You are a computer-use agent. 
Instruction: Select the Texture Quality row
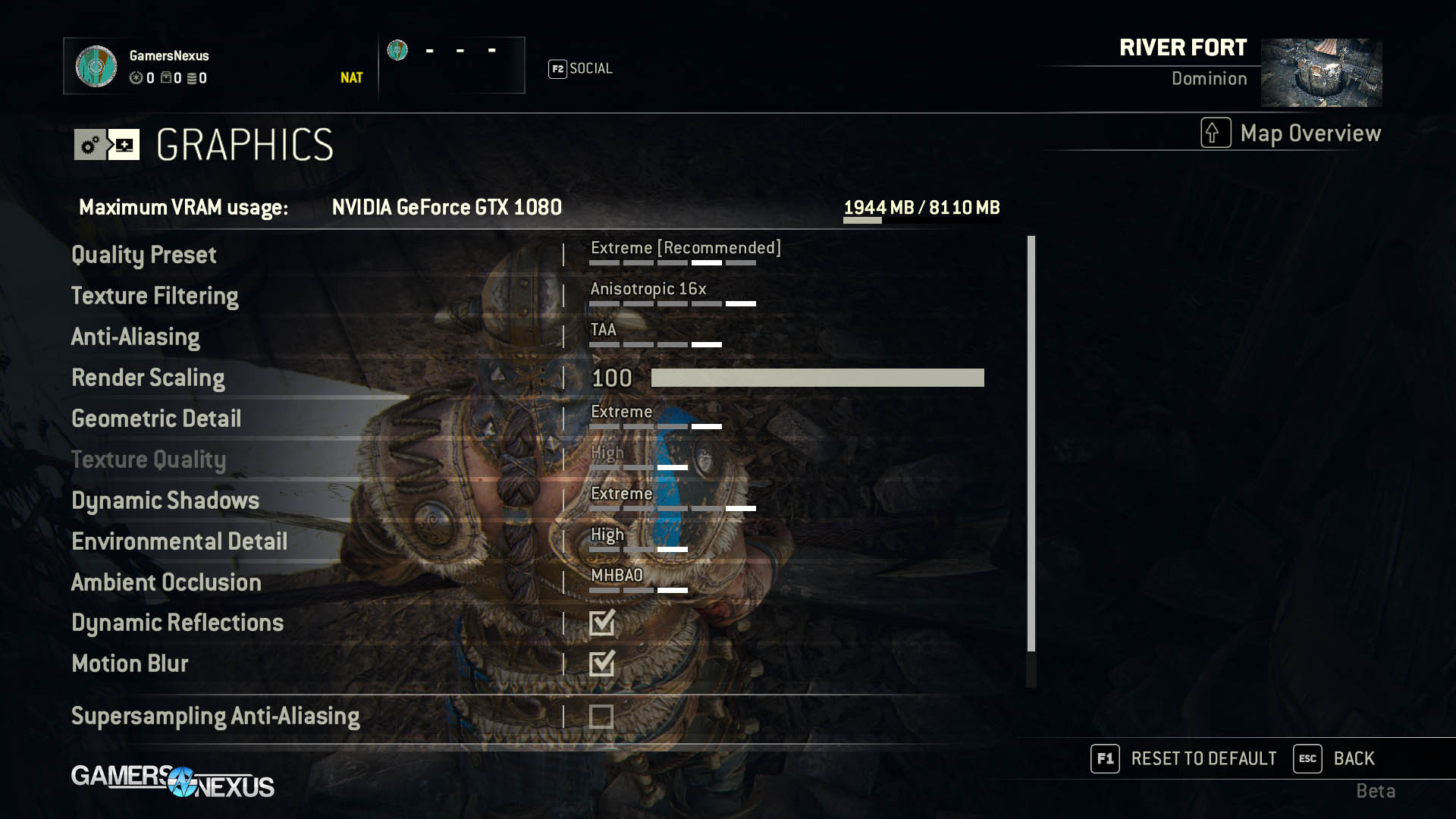pyautogui.click(x=149, y=460)
